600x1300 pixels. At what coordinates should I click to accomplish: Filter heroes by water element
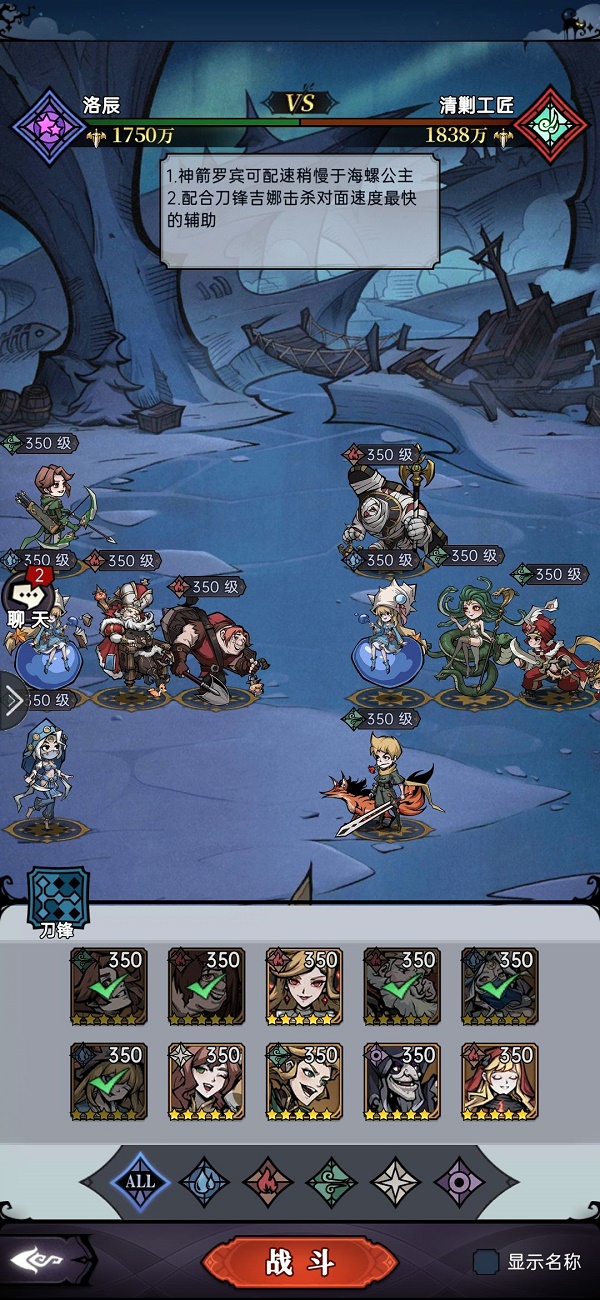(x=204, y=1181)
